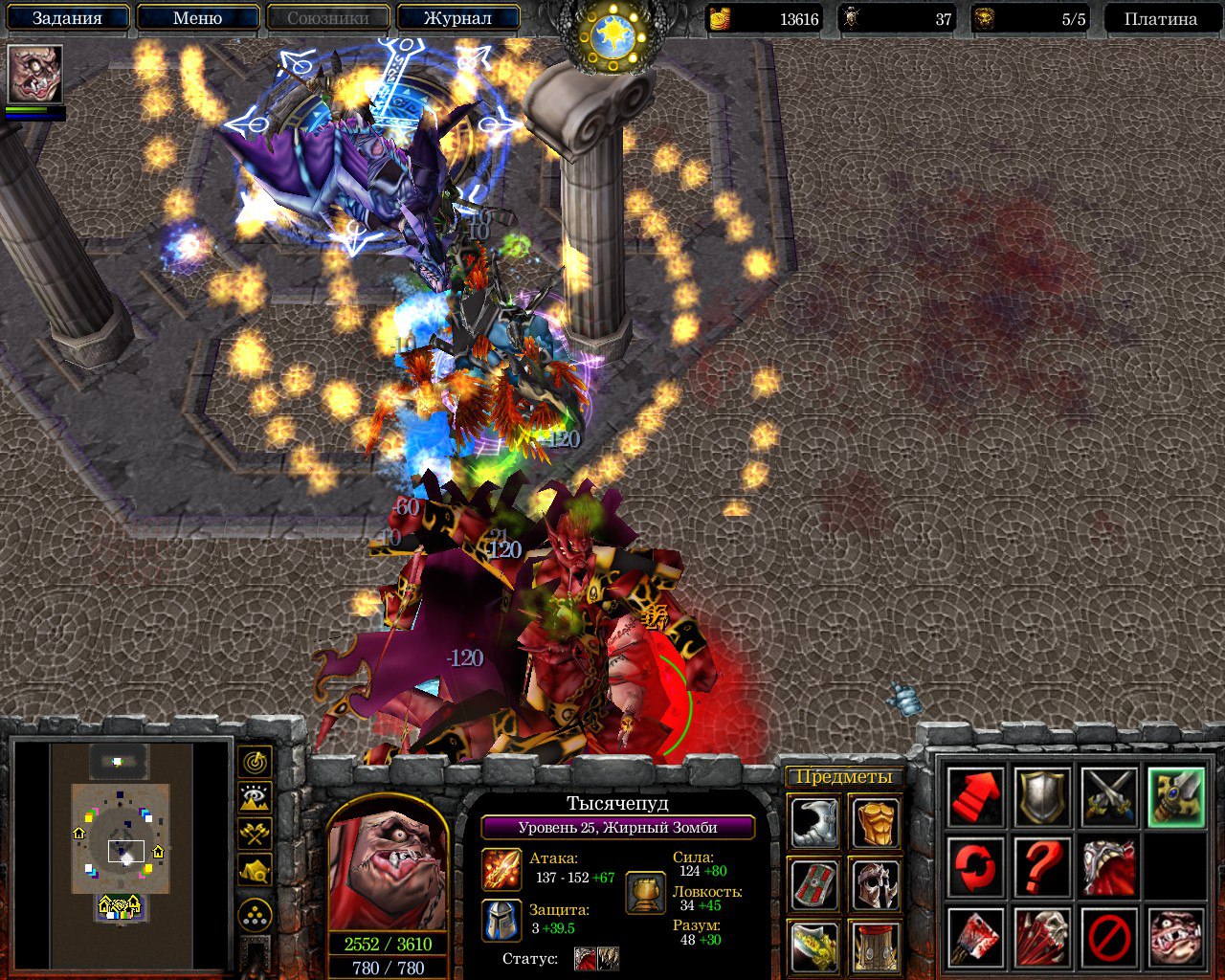Select the Attack crossed-swords command
This screenshot has height=980, width=1225.
[1109, 797]
